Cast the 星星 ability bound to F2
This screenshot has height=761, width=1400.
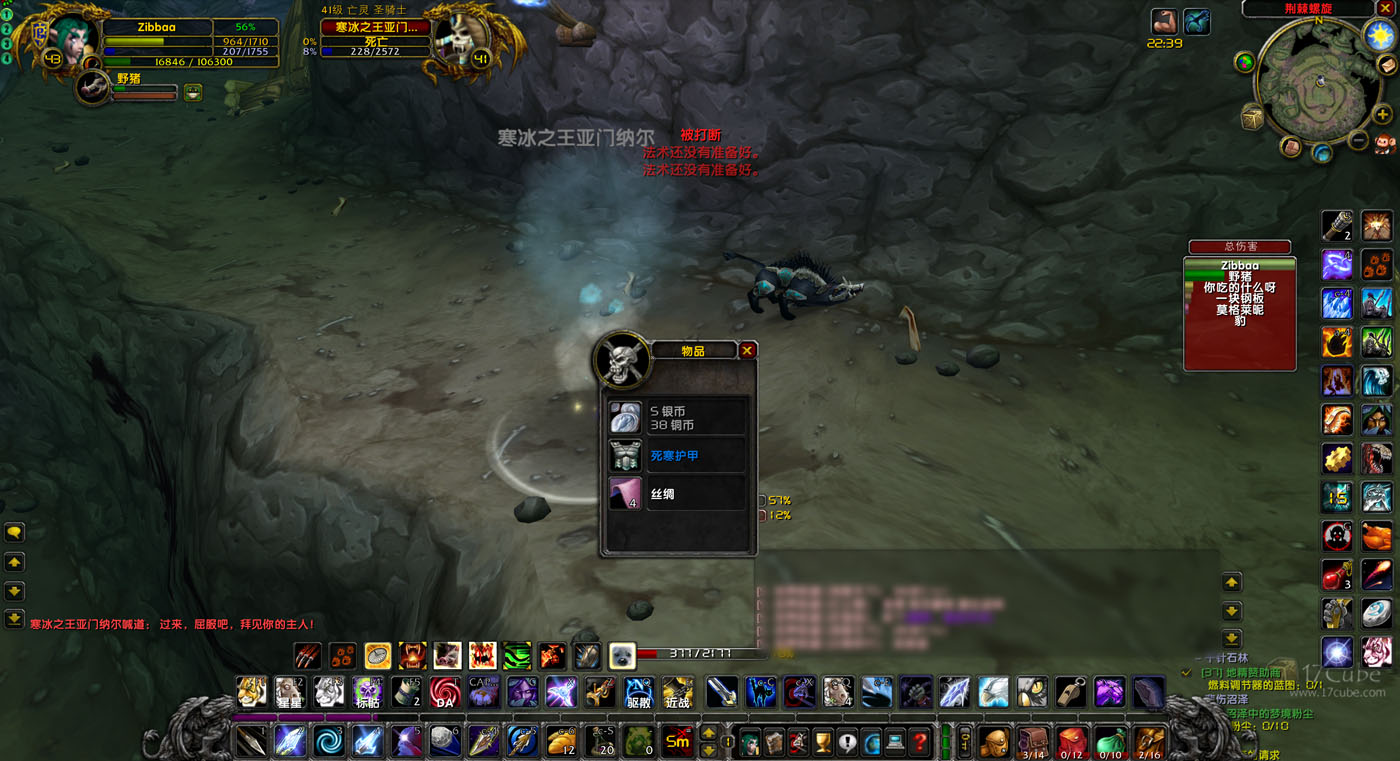289,691
